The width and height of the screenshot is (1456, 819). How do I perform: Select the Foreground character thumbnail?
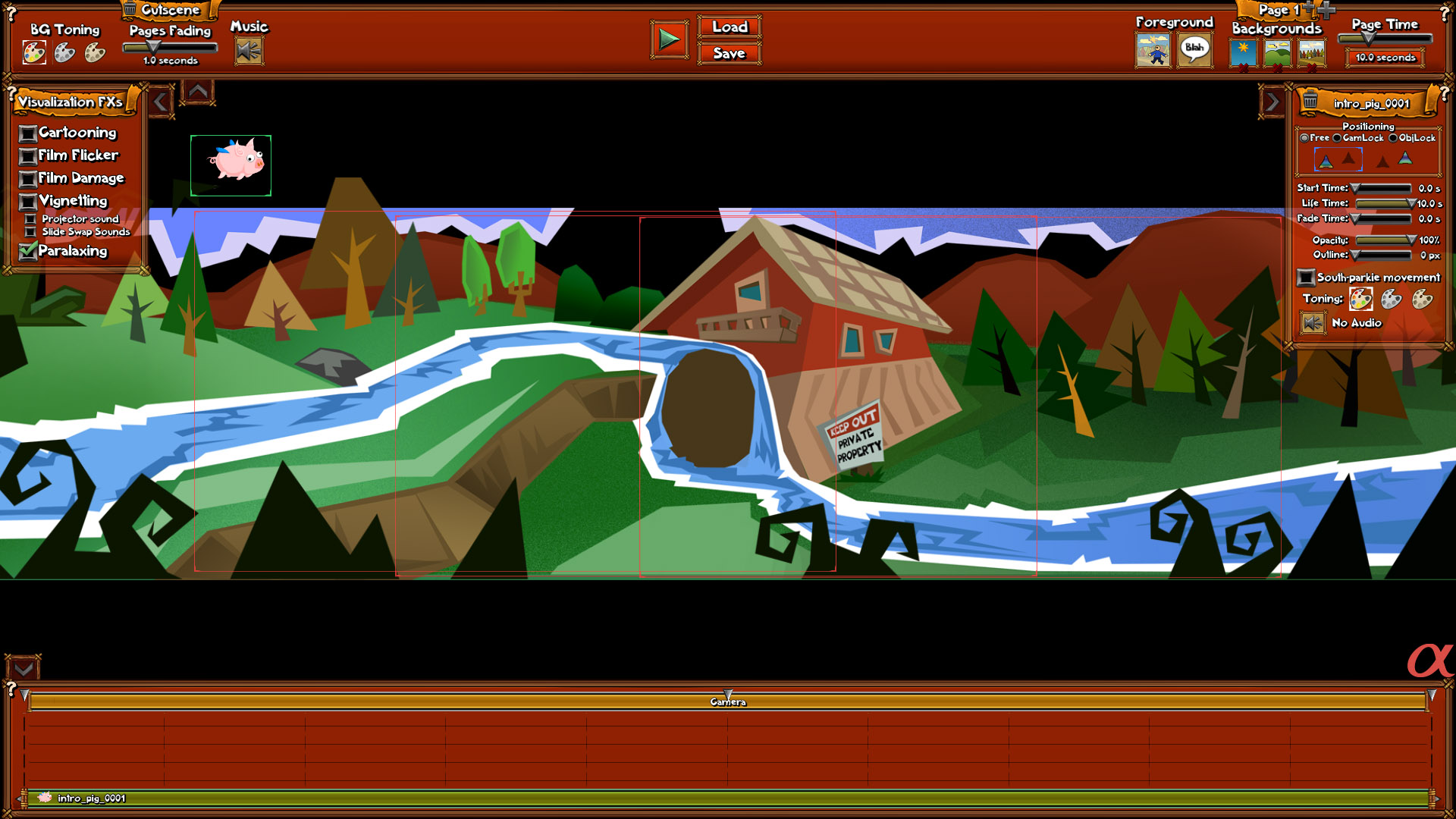1152,51
